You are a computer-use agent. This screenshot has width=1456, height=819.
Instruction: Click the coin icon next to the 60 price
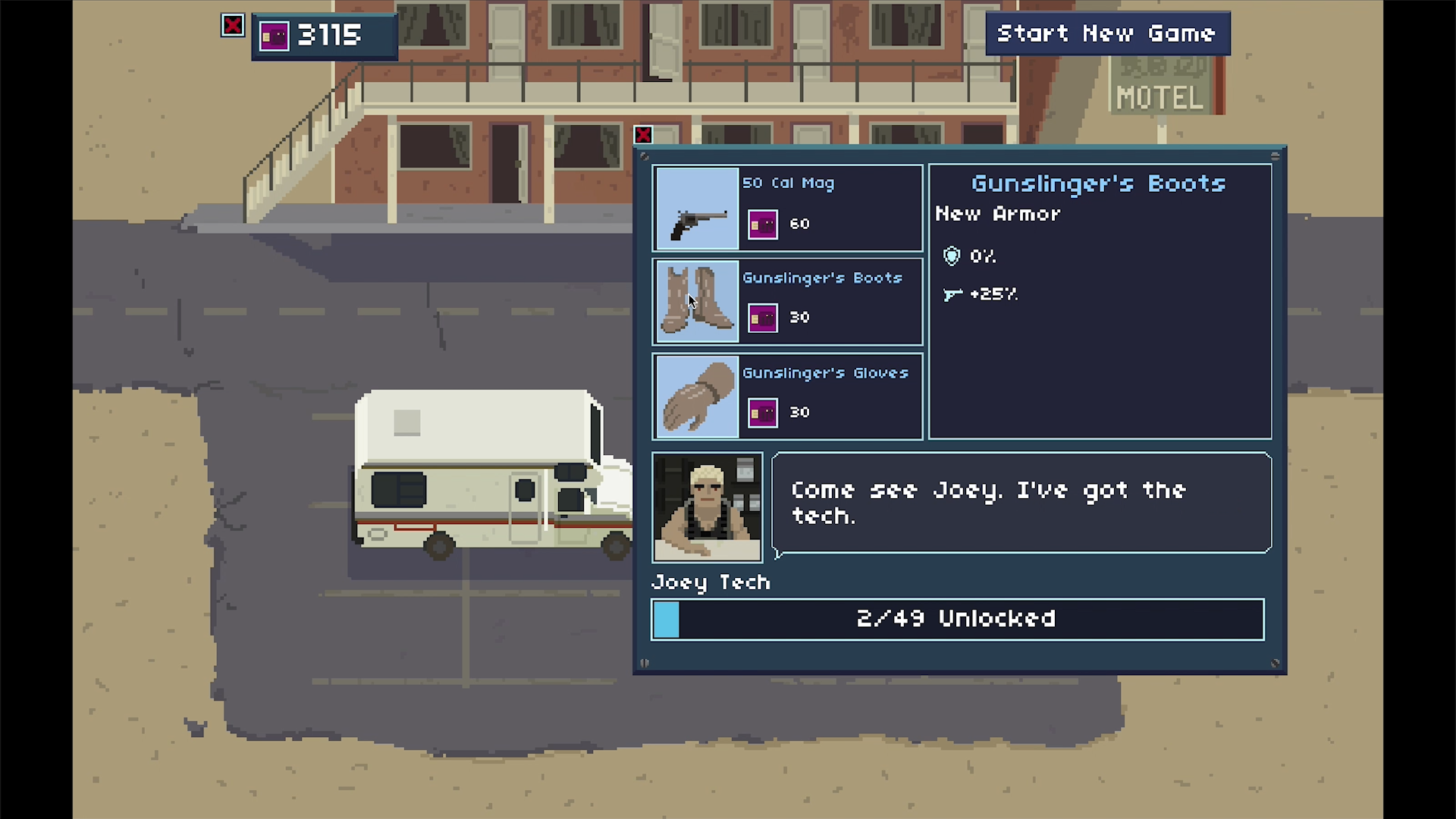click(x=762, y=223)
